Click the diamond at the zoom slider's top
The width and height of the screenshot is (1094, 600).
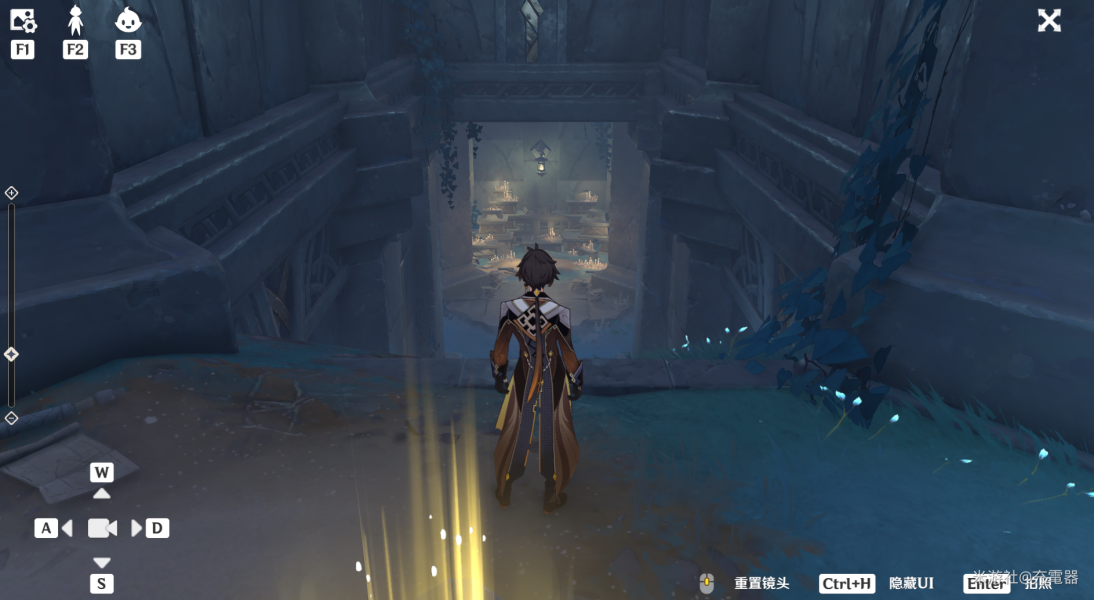[x=11, y=193]
